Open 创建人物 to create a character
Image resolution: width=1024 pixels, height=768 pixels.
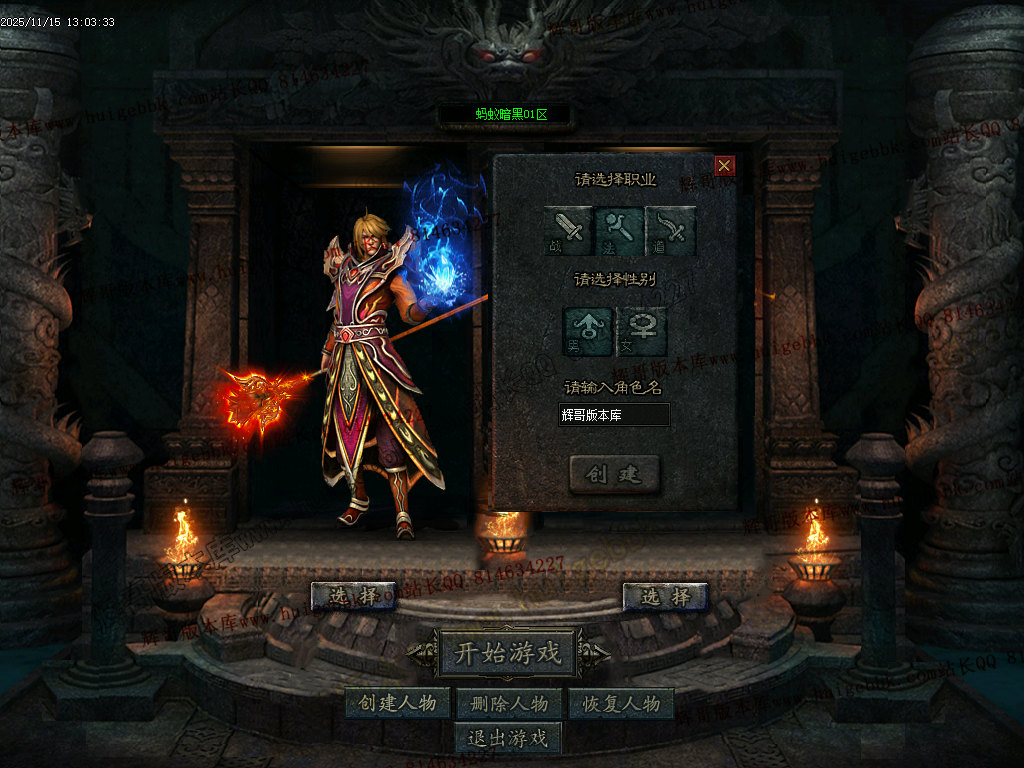398,703
